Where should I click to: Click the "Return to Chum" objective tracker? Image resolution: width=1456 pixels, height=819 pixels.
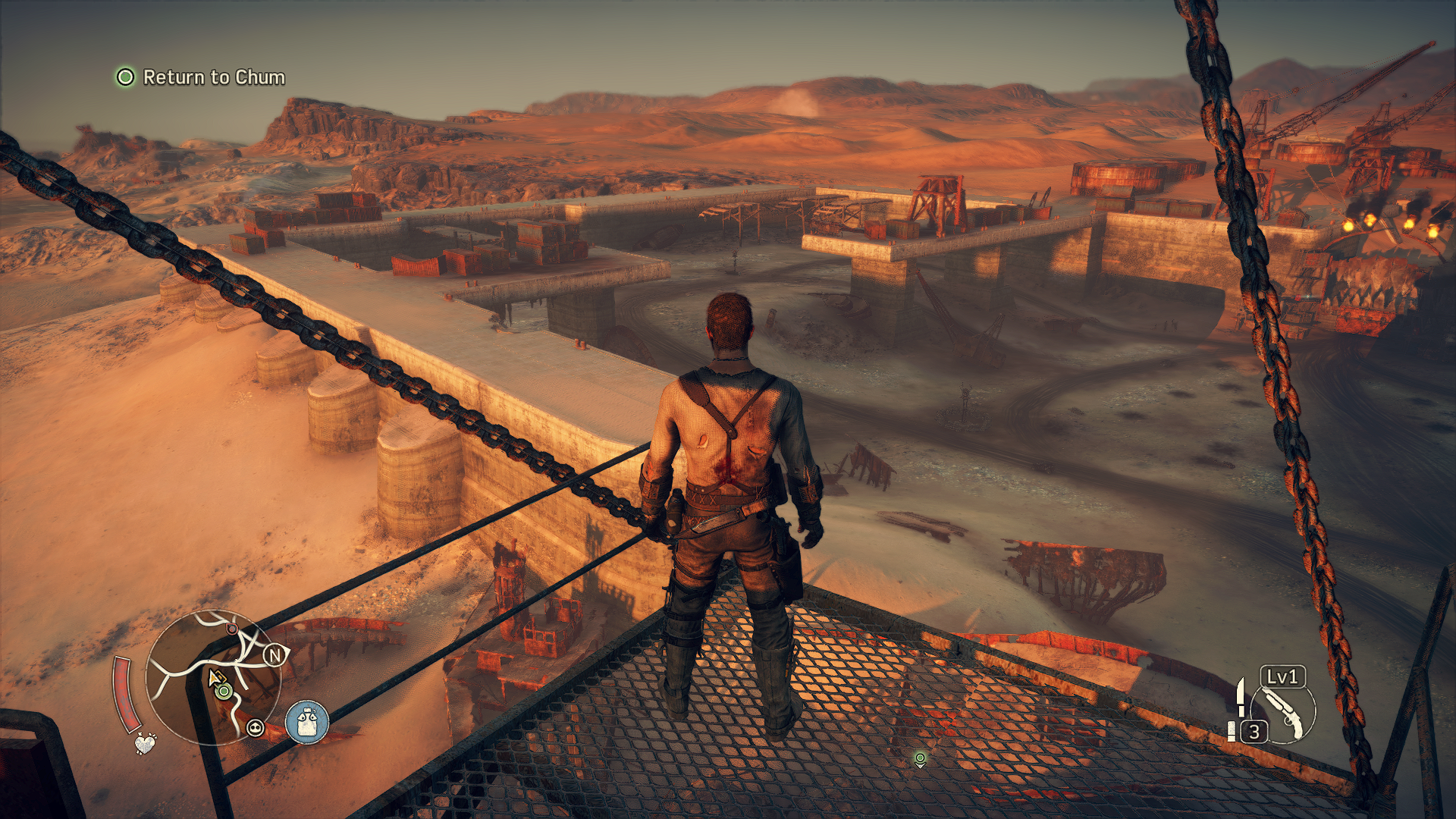[201, 77]
